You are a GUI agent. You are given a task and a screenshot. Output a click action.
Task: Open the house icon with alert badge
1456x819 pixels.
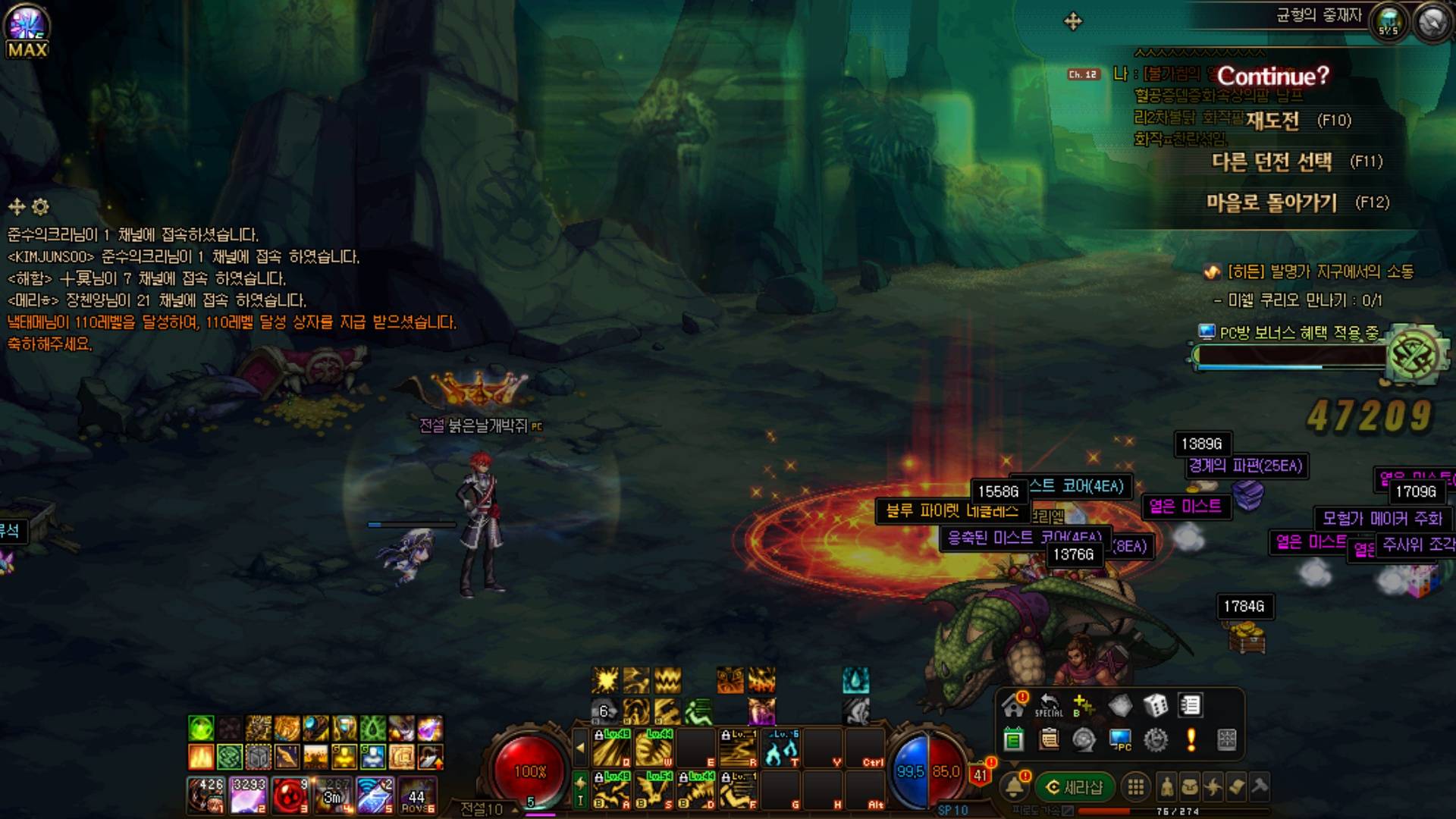[x=1013, y=706]
